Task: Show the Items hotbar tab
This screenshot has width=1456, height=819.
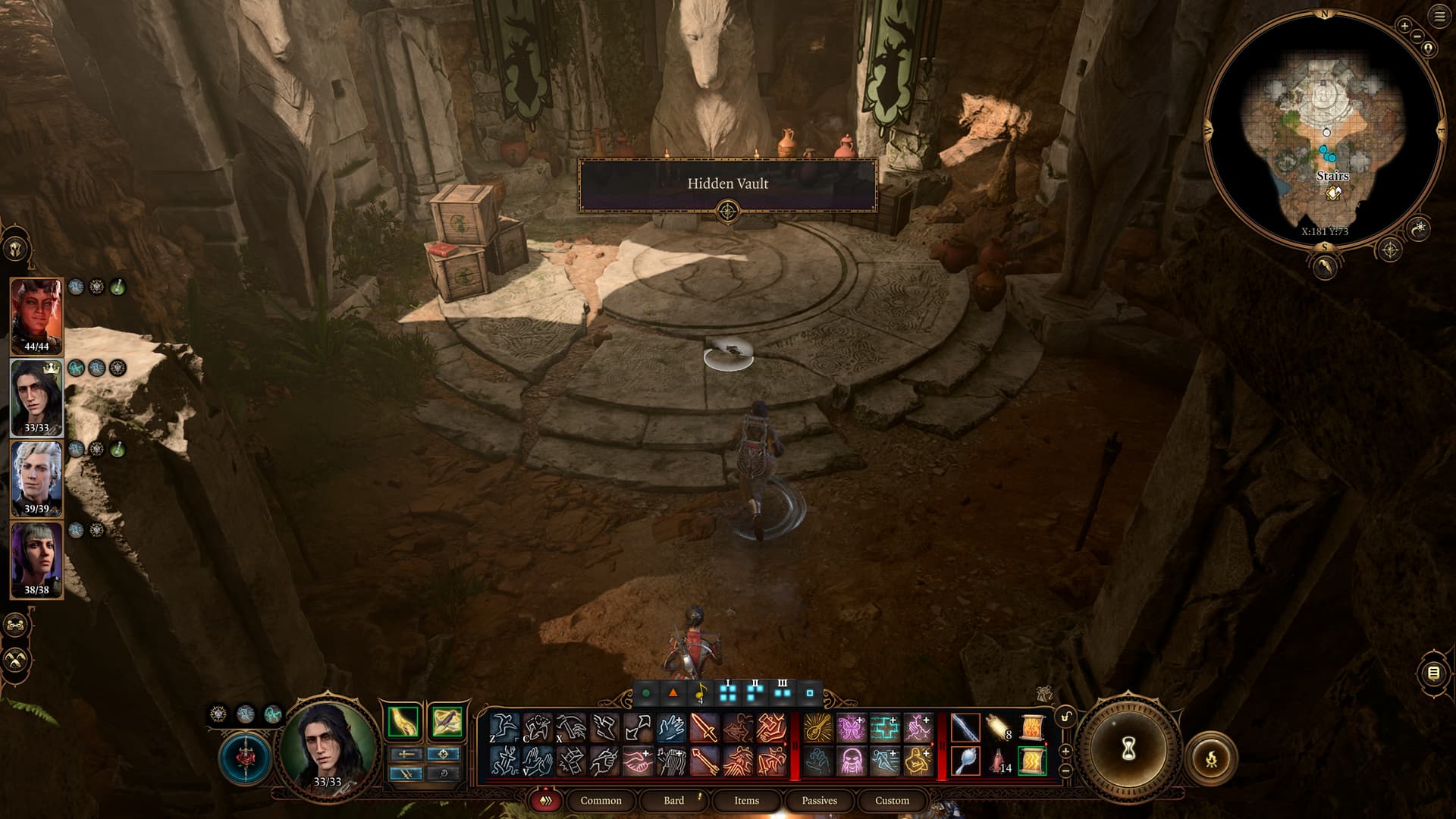Action: tap(746, 801)
